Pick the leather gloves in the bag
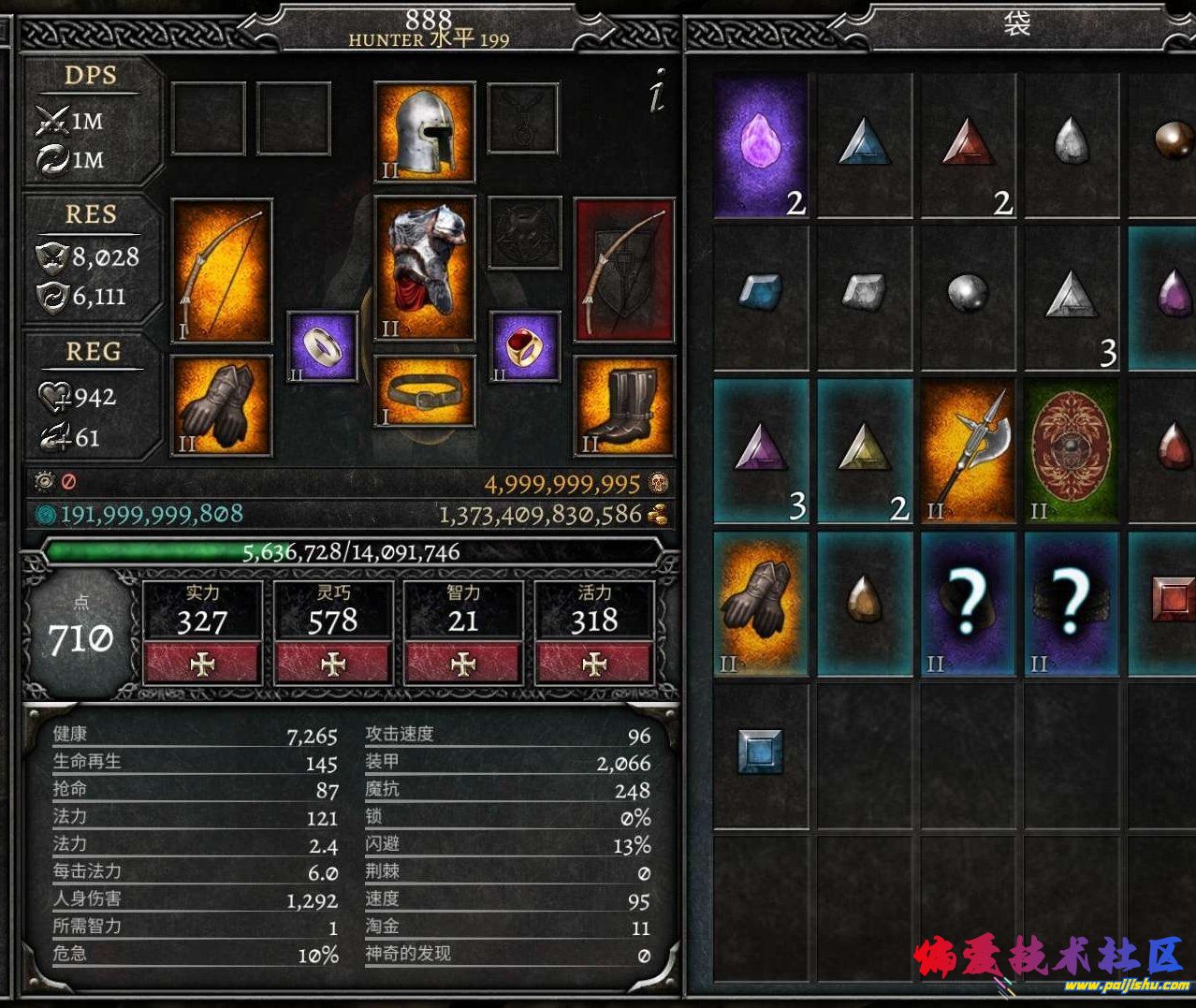 761,604
